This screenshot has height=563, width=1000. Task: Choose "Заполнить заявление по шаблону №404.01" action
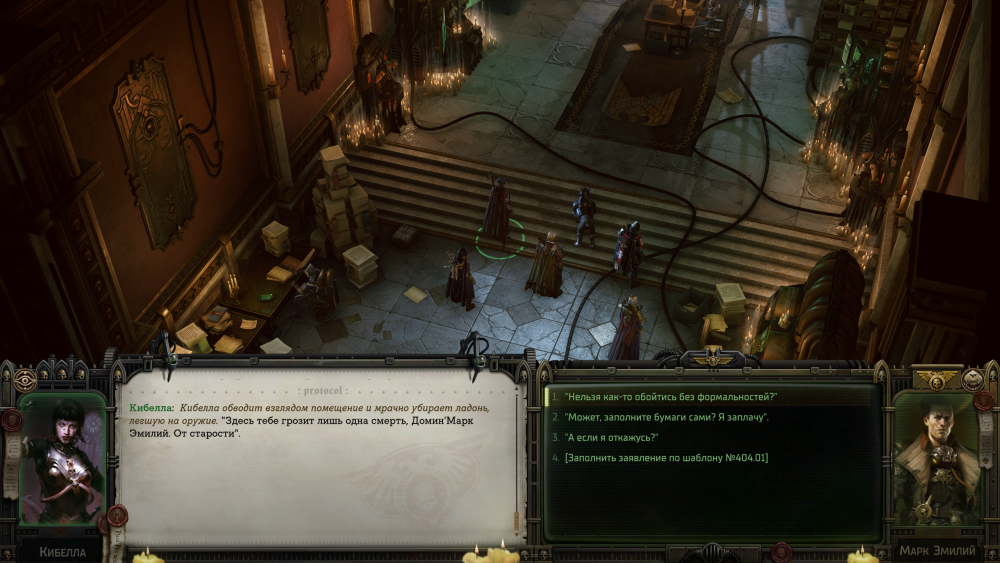tap(666, 457)
